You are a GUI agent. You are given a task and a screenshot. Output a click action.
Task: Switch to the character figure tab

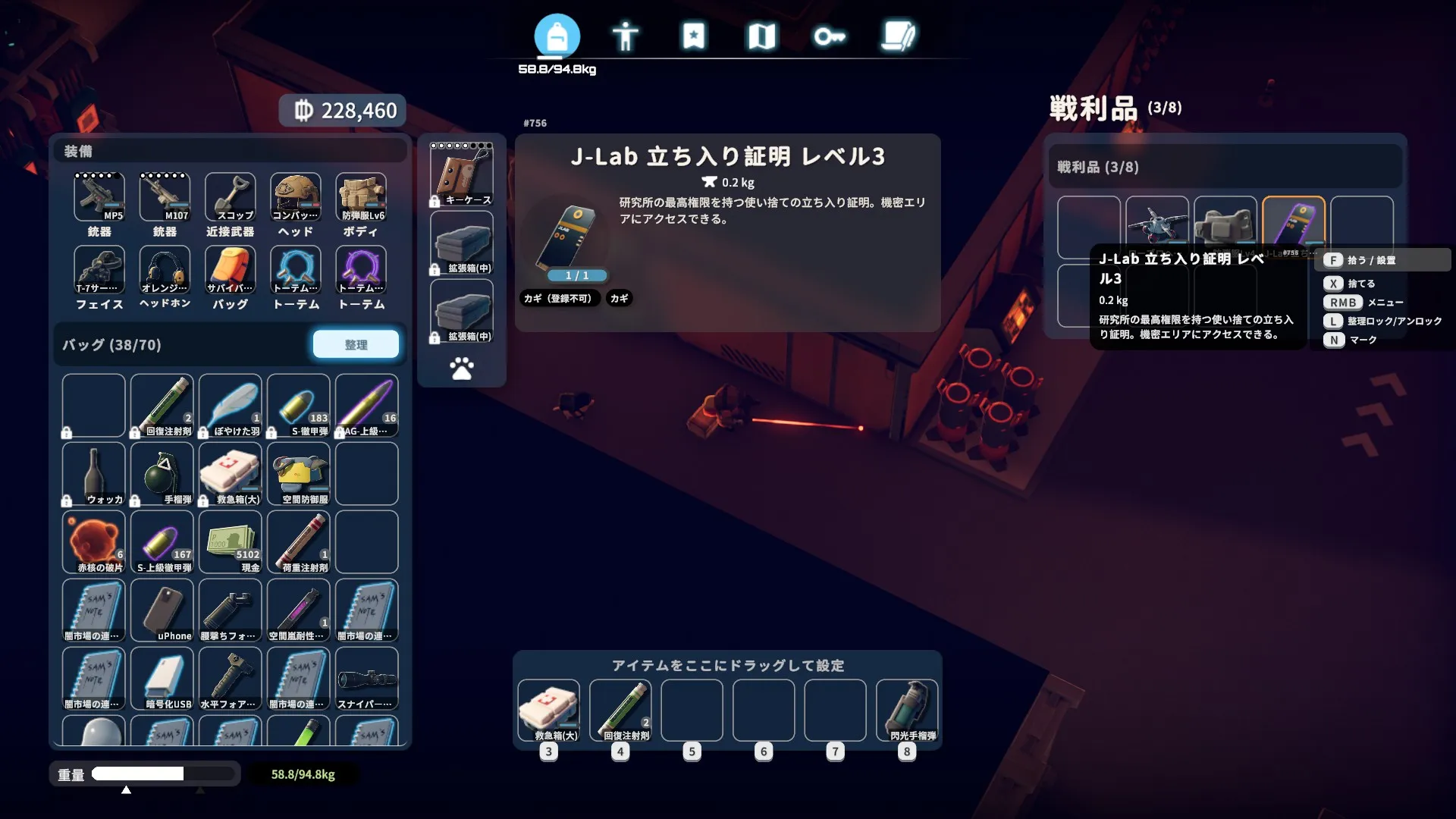coord(625,36)
